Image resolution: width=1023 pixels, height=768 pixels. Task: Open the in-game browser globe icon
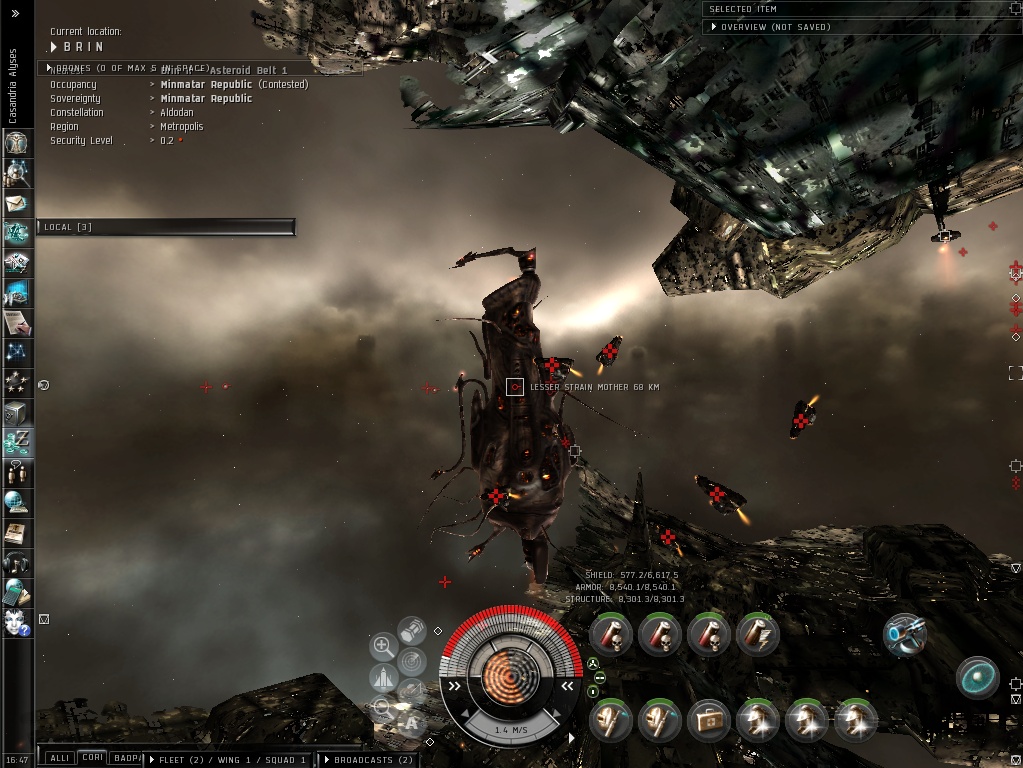click(16, 501)
